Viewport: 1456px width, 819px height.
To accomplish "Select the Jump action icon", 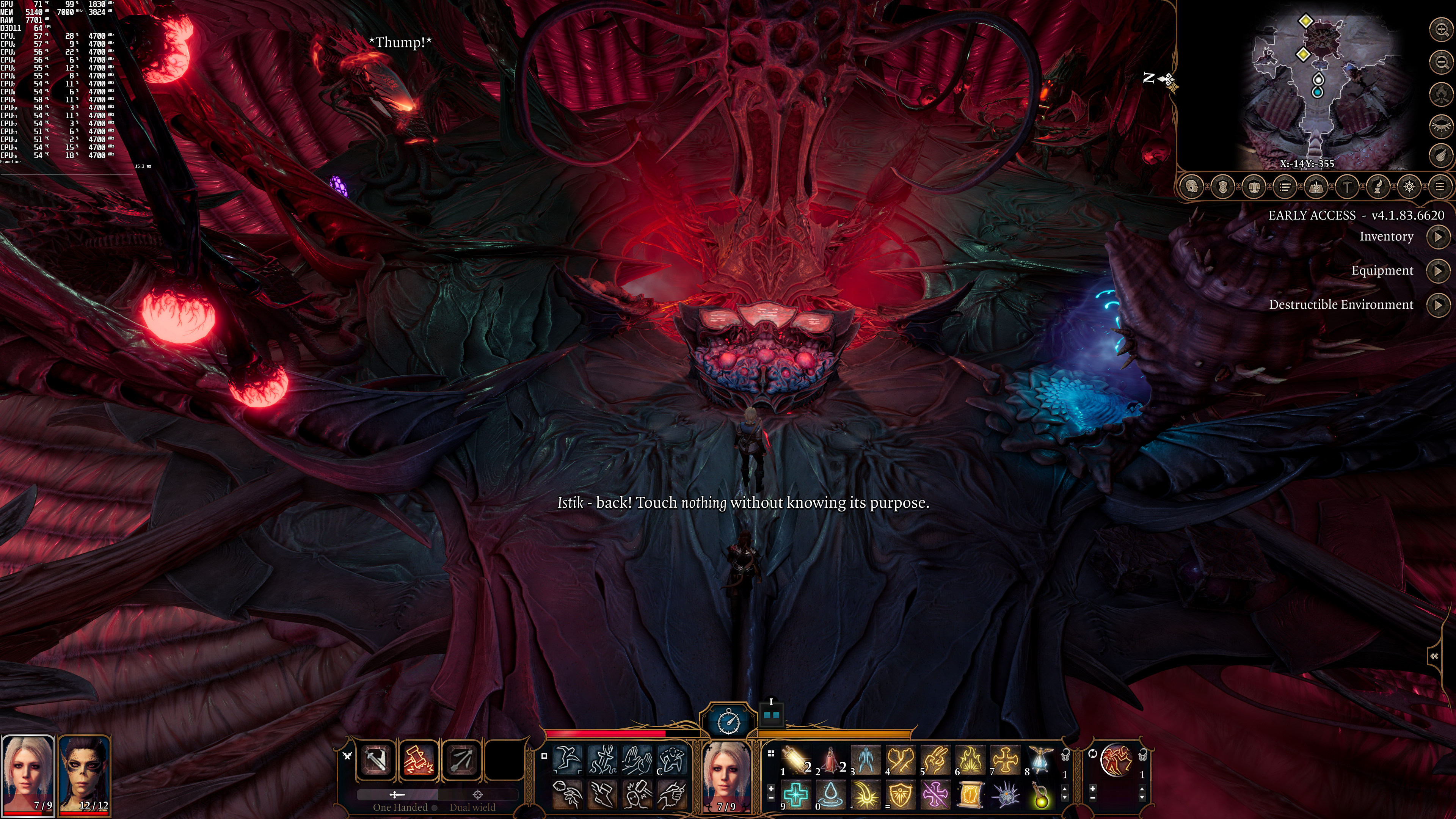I will click(x=568, y=759).
